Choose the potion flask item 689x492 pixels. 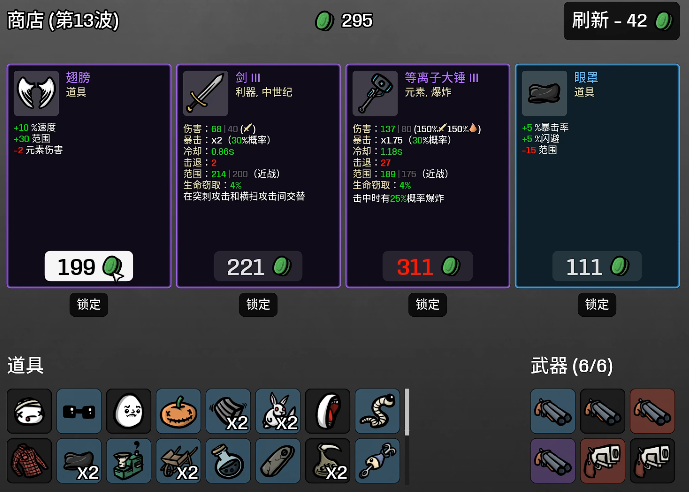[228, 461]
